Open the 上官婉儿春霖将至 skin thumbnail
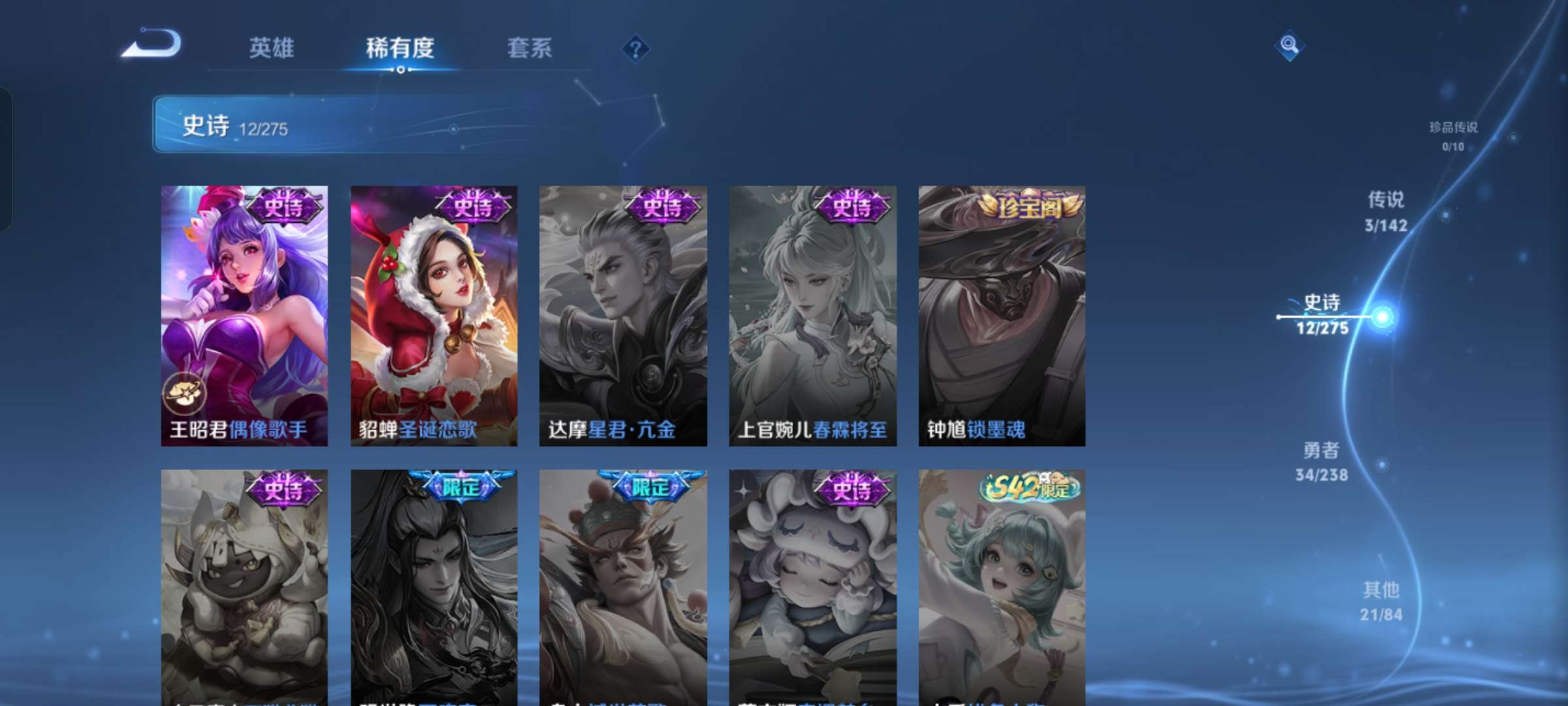The width and height of the screenshot is (1568, 706). point(812,314)
